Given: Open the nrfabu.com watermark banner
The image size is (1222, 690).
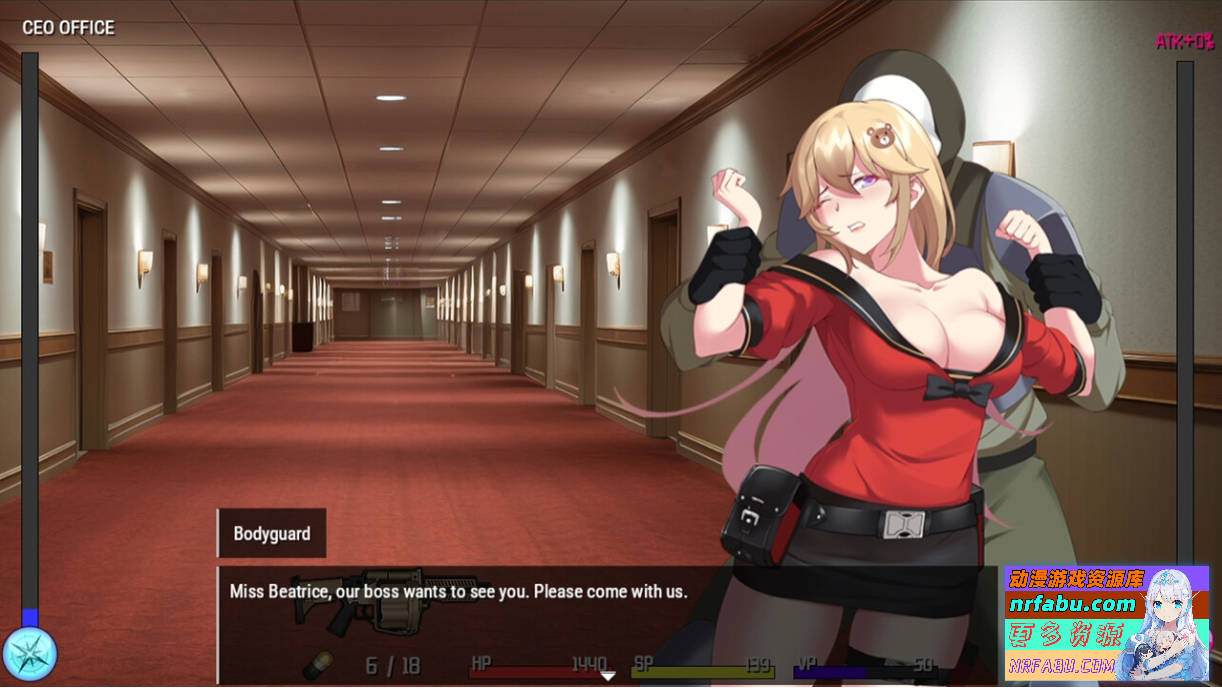Looking at the screenshot, I should (x=1107, y=623).
